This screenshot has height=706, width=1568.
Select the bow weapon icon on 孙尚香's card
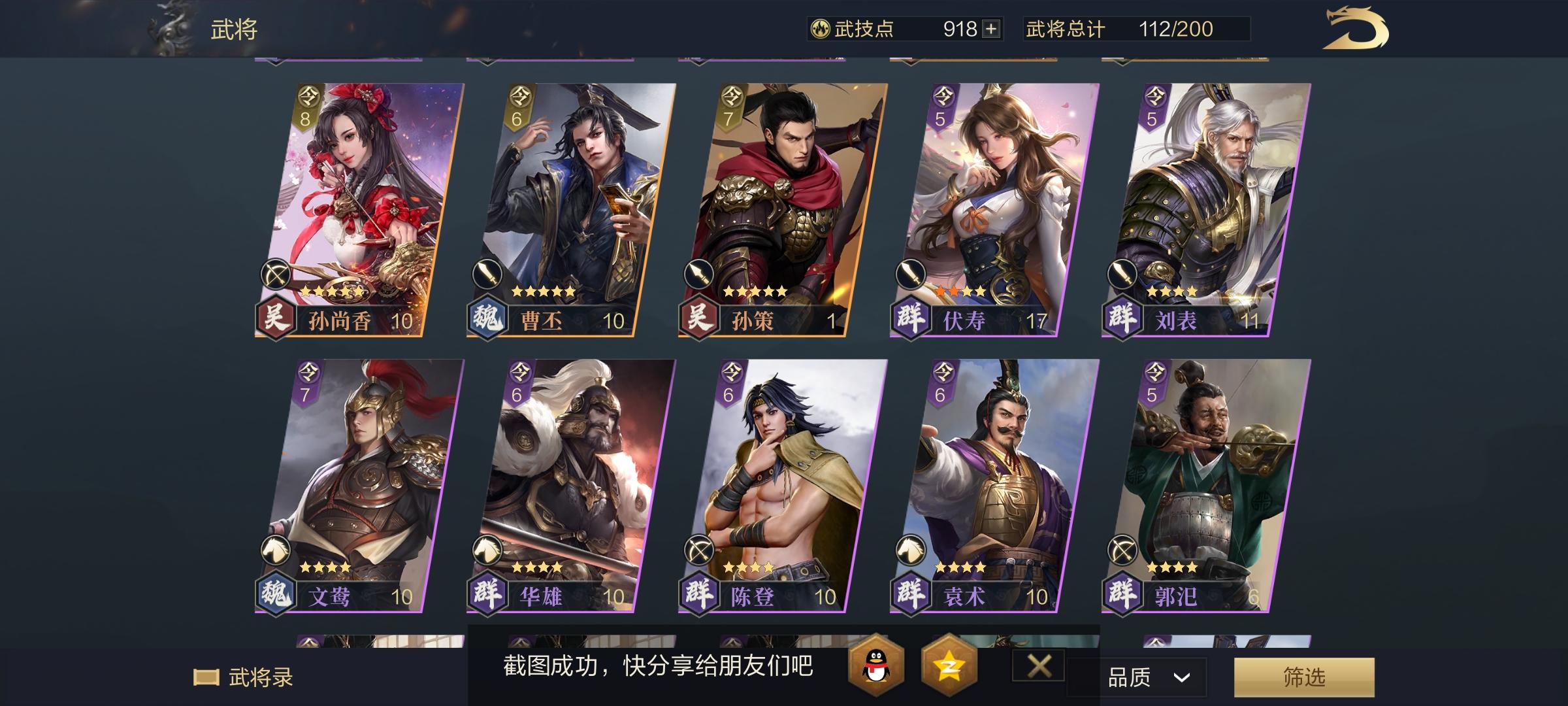pos(276,275)
